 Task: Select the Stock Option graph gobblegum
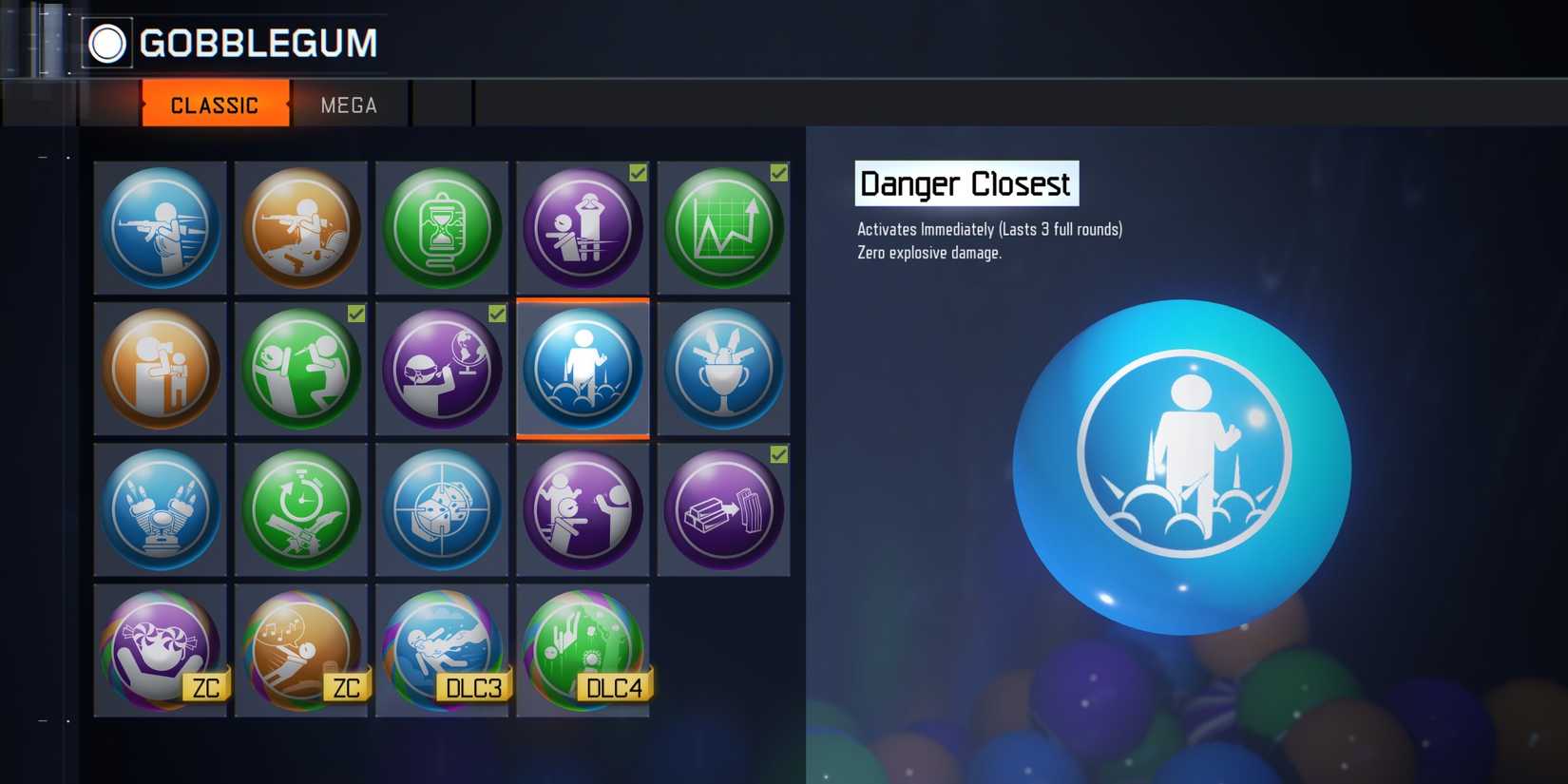[x=723, y=228]
